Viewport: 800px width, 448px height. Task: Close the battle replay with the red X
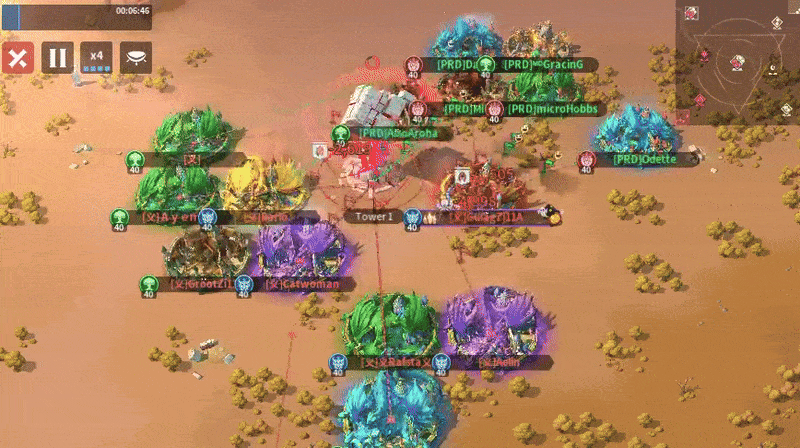point(16,57)
